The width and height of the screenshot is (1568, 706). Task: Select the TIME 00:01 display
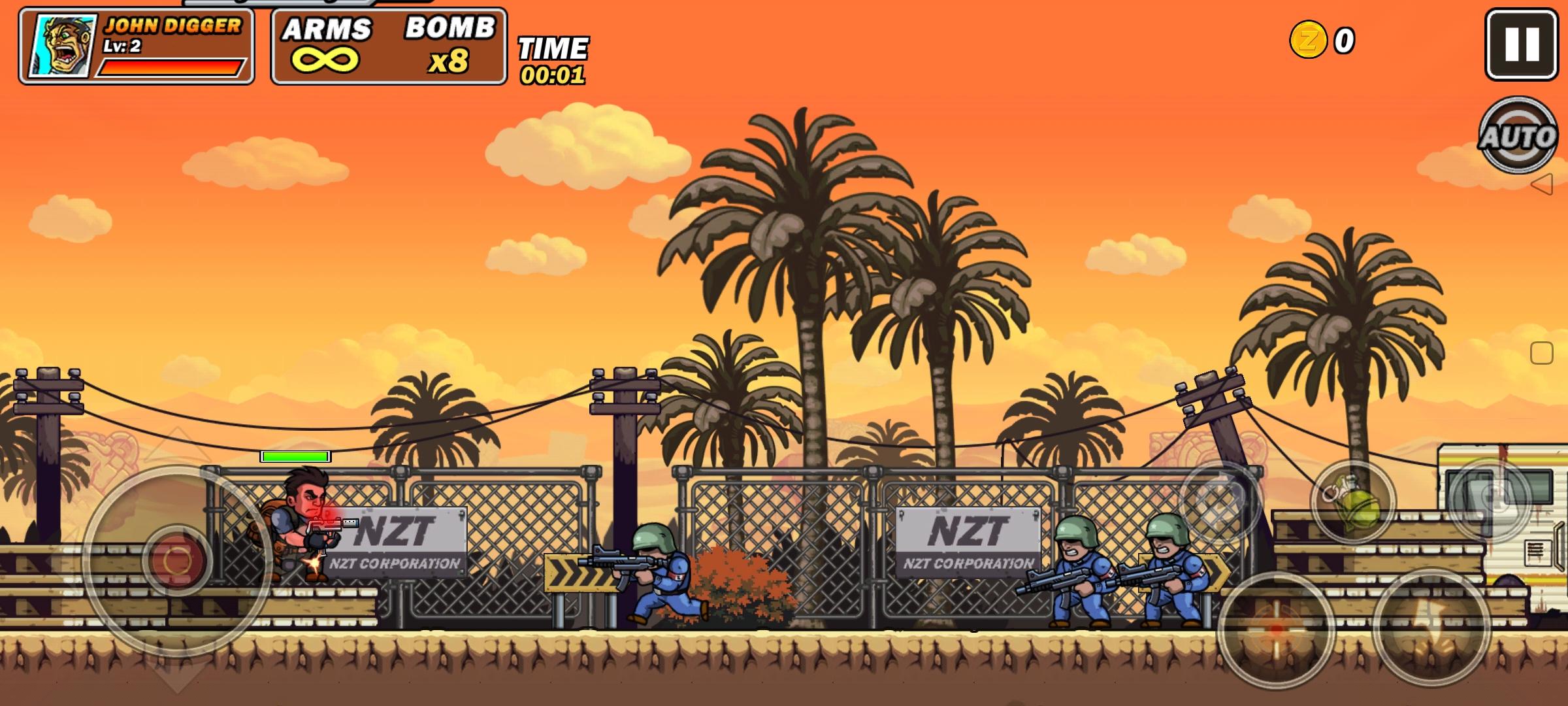coord(553,60)
